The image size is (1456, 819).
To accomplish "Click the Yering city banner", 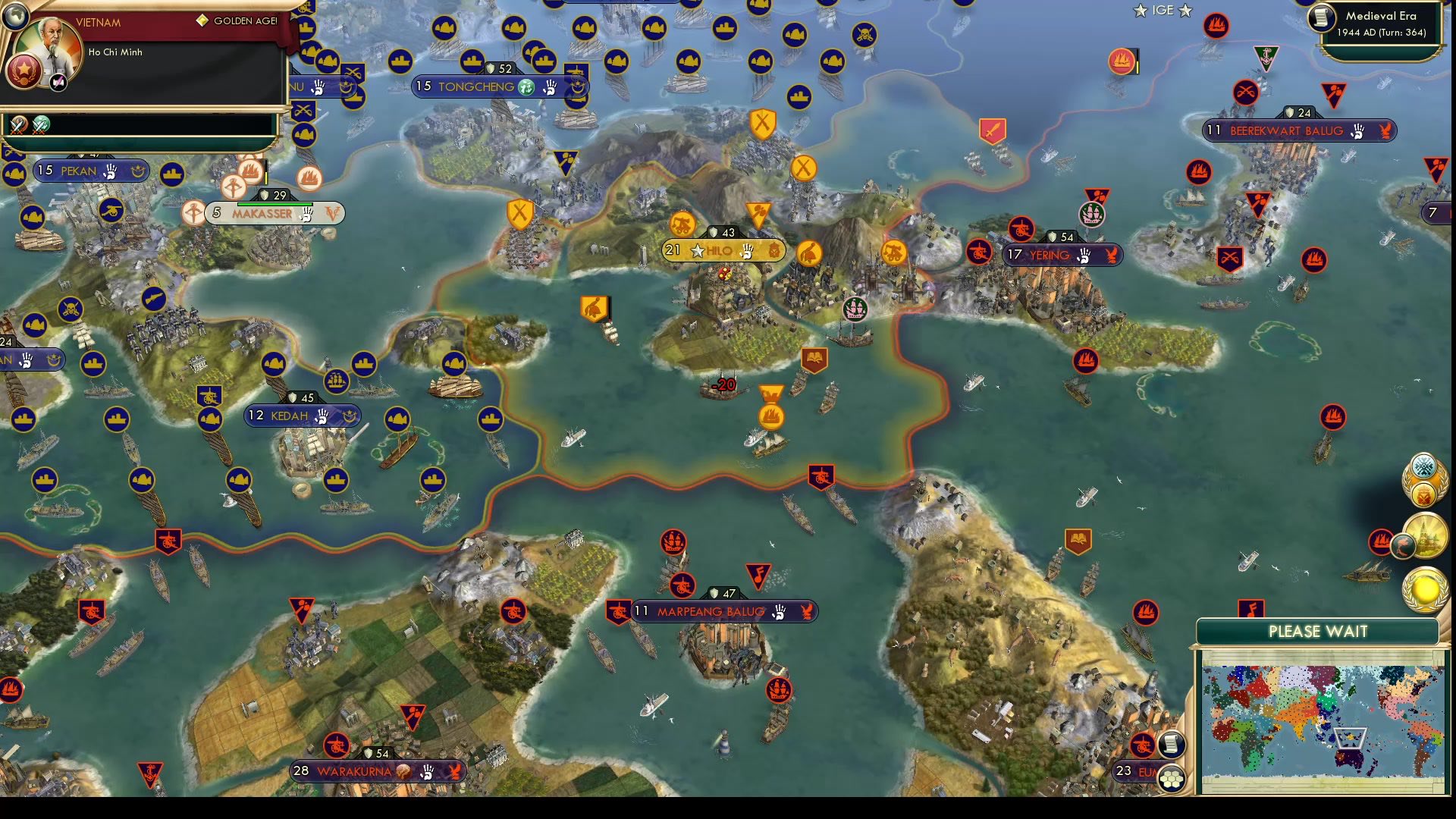I will click(1056, 256).
